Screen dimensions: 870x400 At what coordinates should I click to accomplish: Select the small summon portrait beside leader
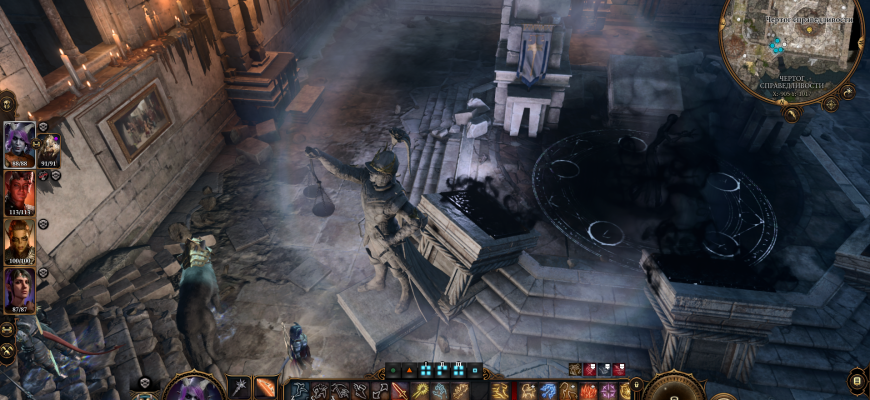(48, 147)
